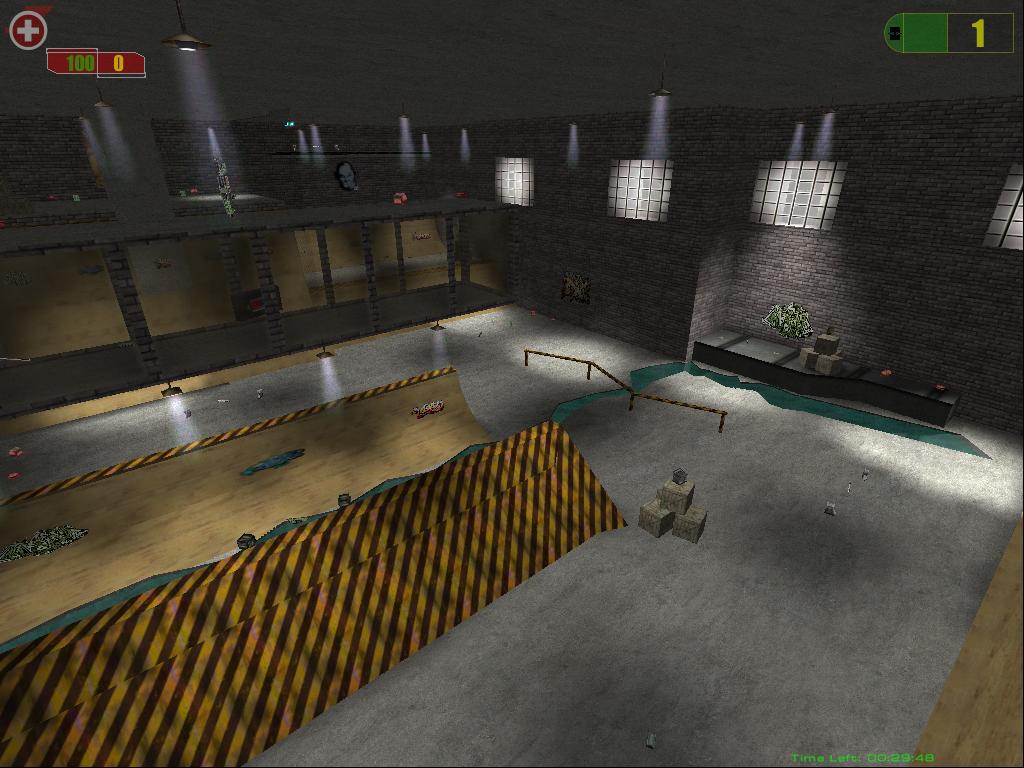Select the small black weapon icon

(x=895, y=34)
